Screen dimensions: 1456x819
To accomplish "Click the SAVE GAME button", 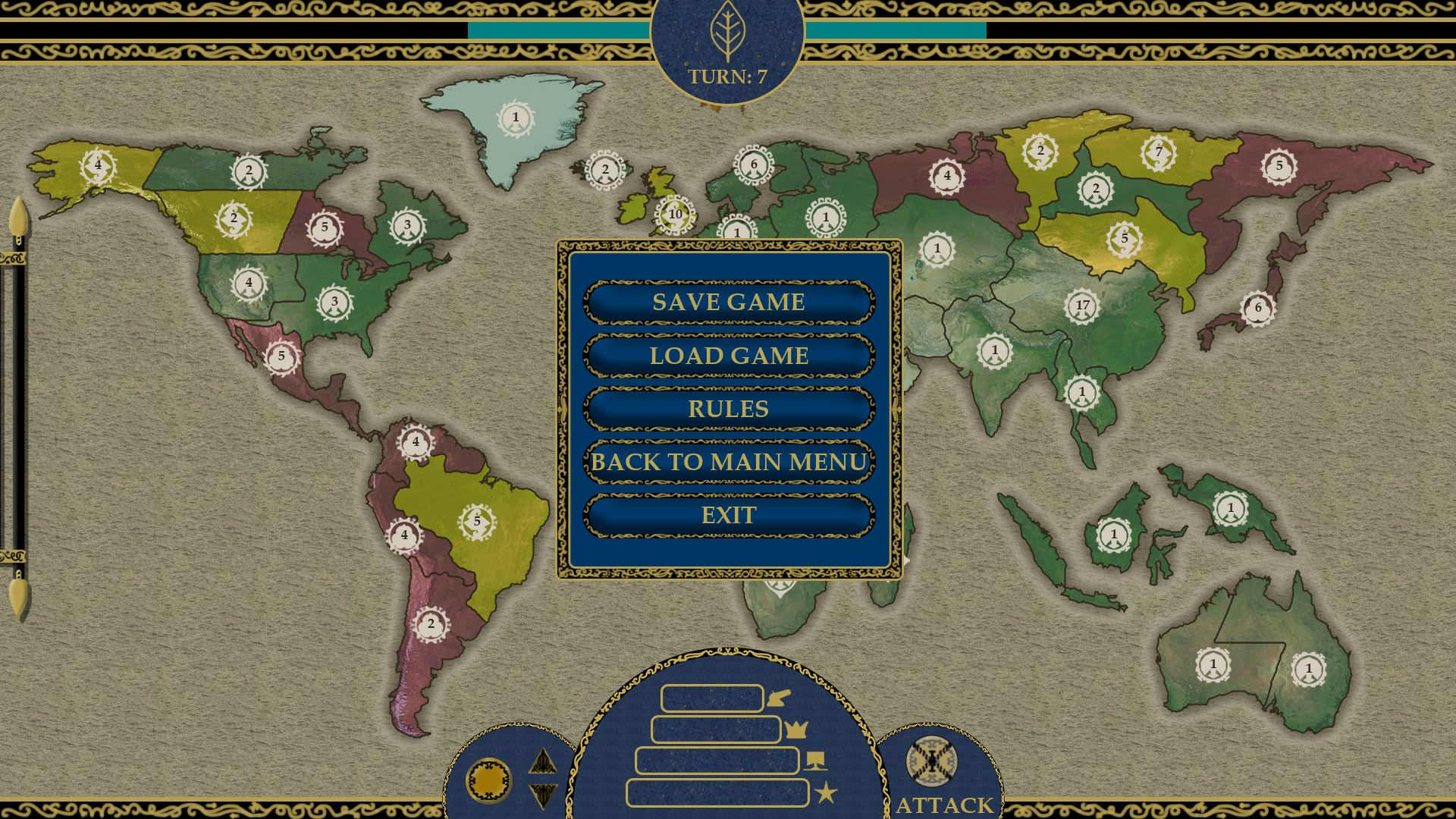I will [728, 302].
